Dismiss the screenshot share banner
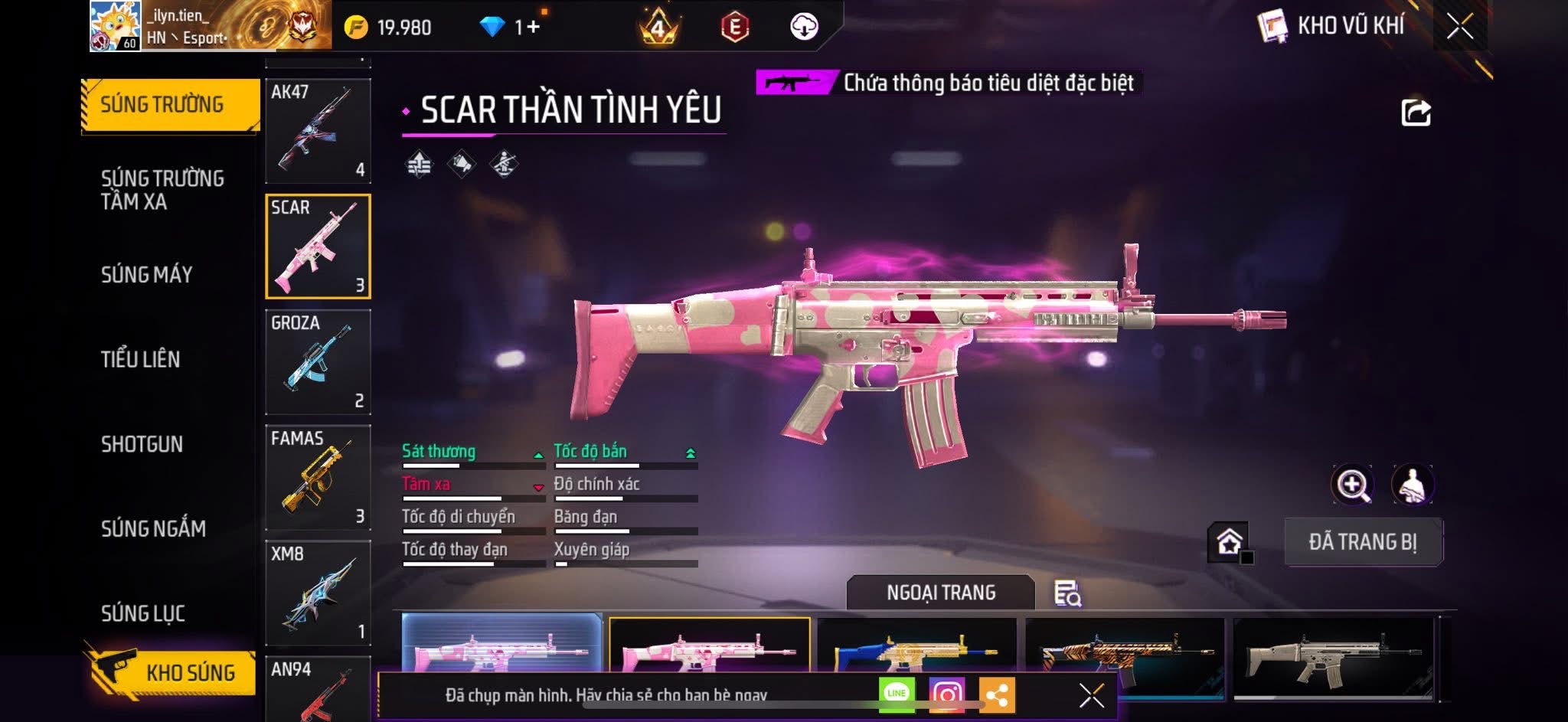This screenshot has width=1568, height=722. [1091, 695]
